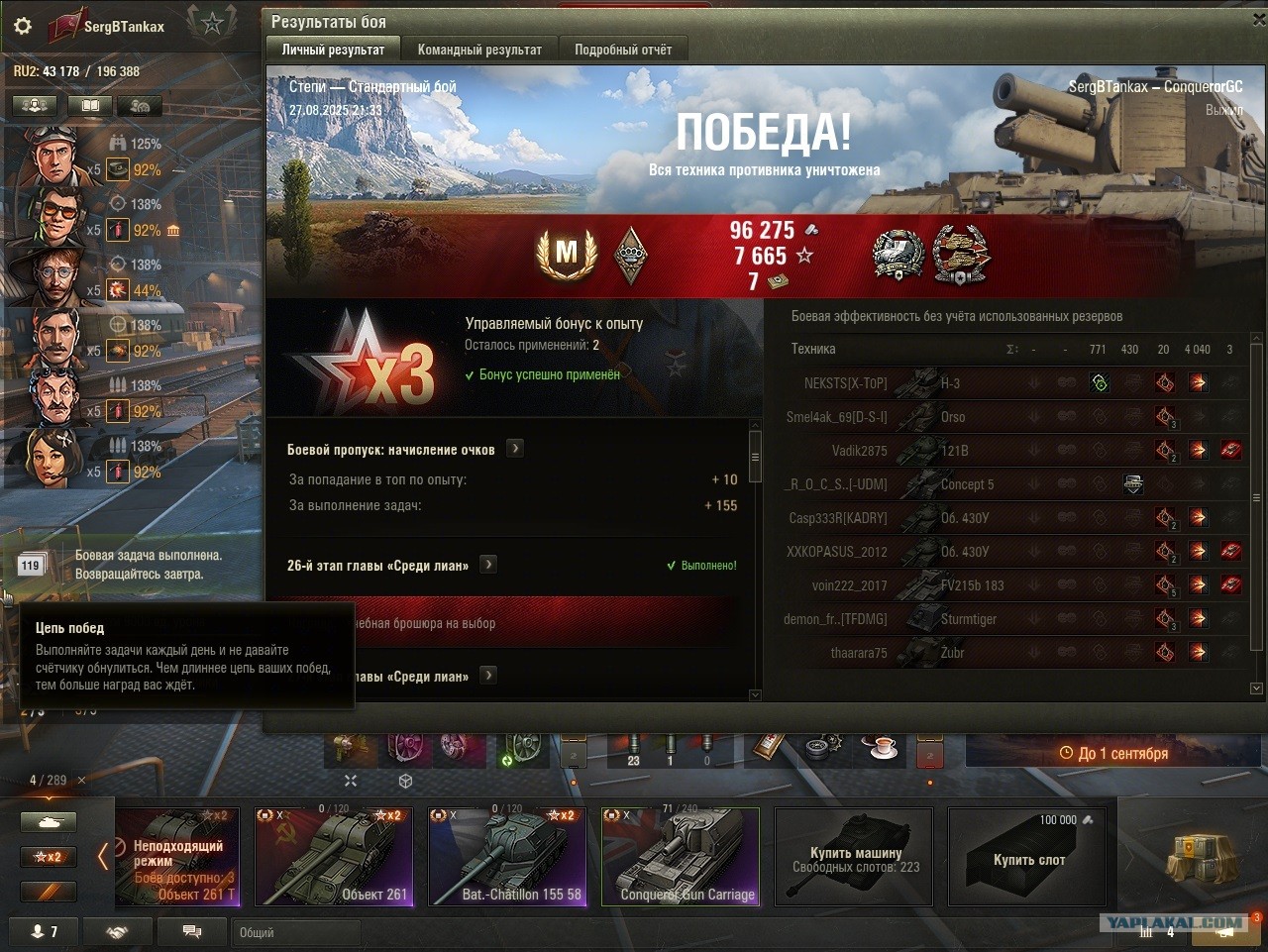Click the Общий chat channel field
This screenshot has width=1268, height=952.
297,932
